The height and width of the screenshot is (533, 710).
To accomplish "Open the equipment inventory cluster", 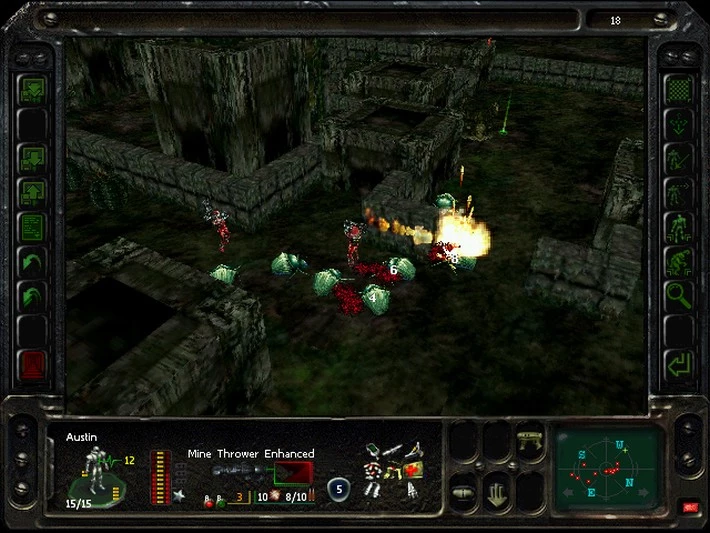I will [394, 469].
